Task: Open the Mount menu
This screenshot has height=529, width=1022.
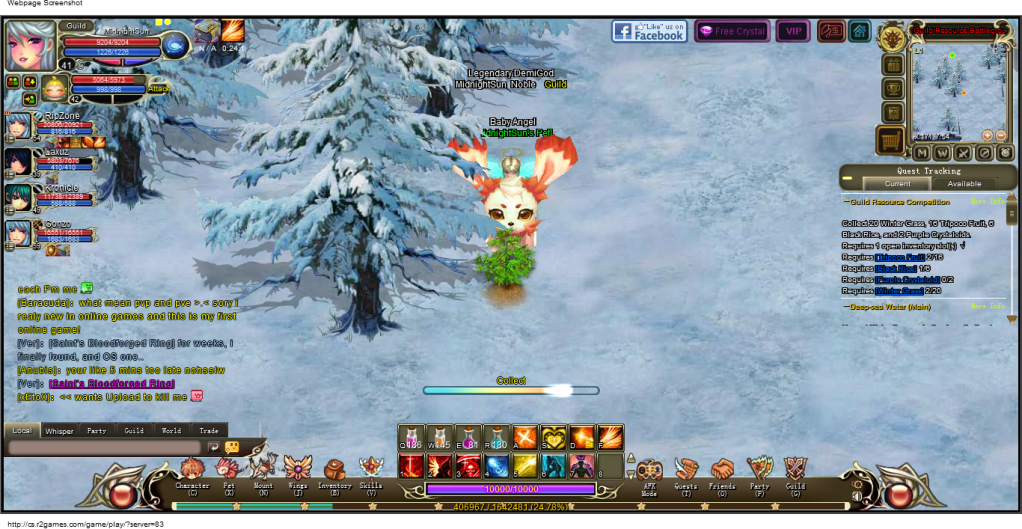Action: pyautogui.click(x=263, y=468)
